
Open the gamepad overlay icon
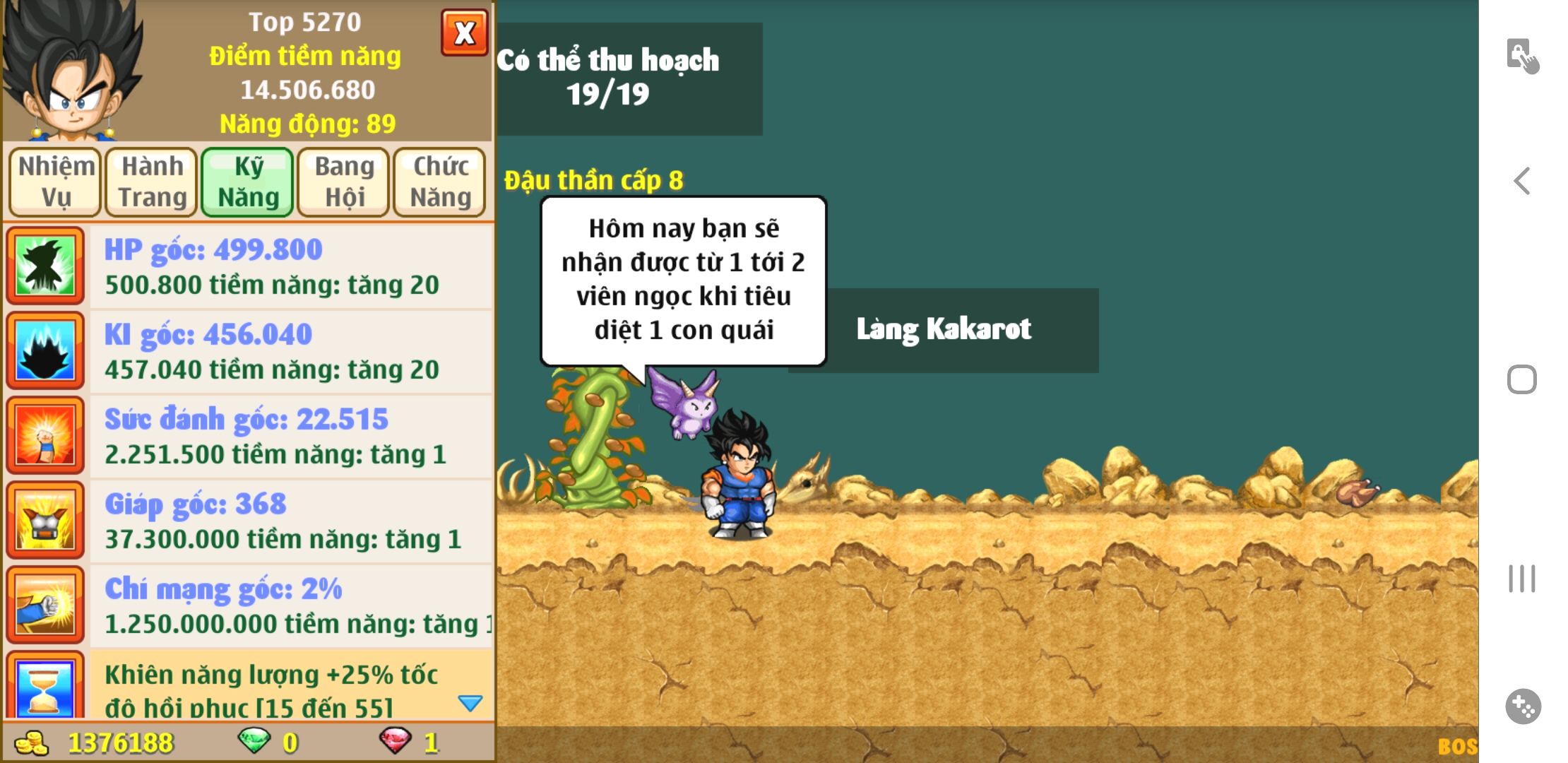1523,706
